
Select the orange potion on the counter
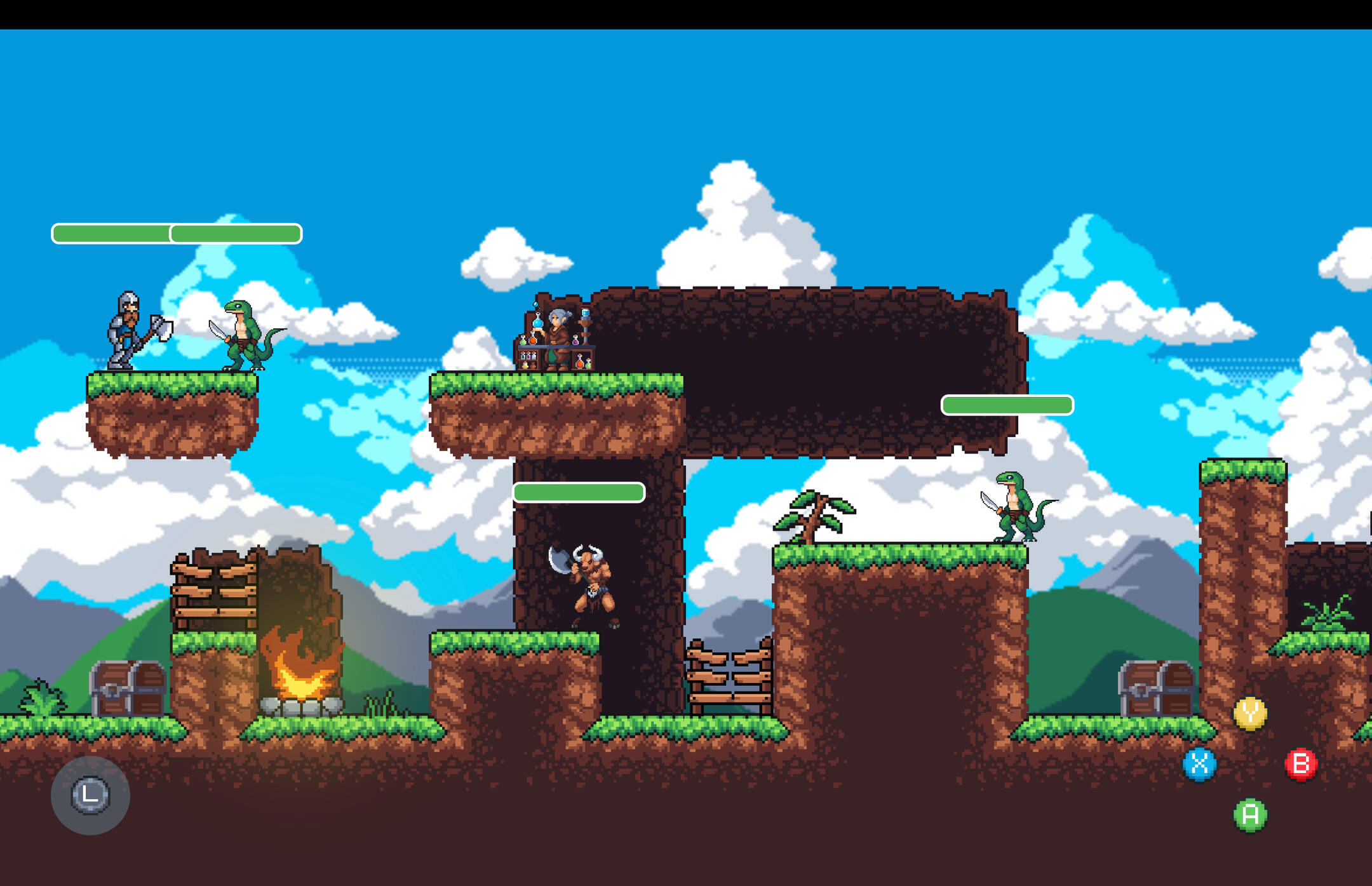click(x=533, y=340)
